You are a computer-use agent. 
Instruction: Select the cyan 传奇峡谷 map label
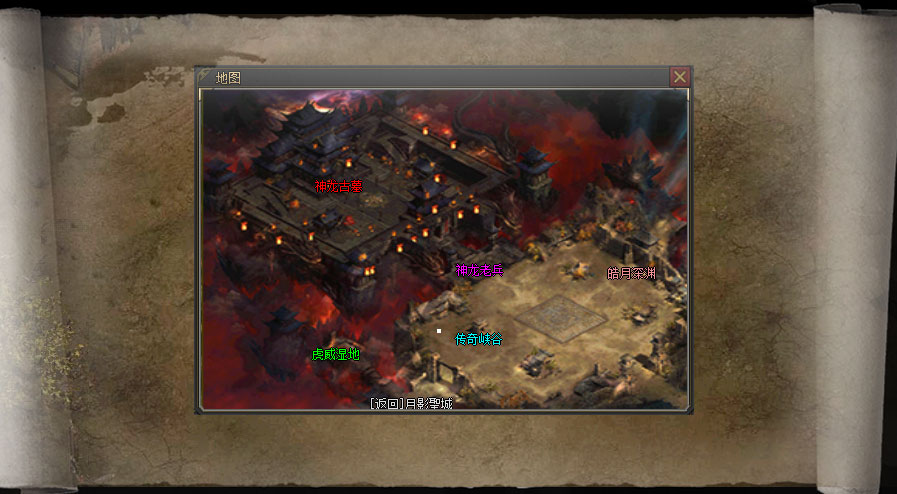click(478, 339)
